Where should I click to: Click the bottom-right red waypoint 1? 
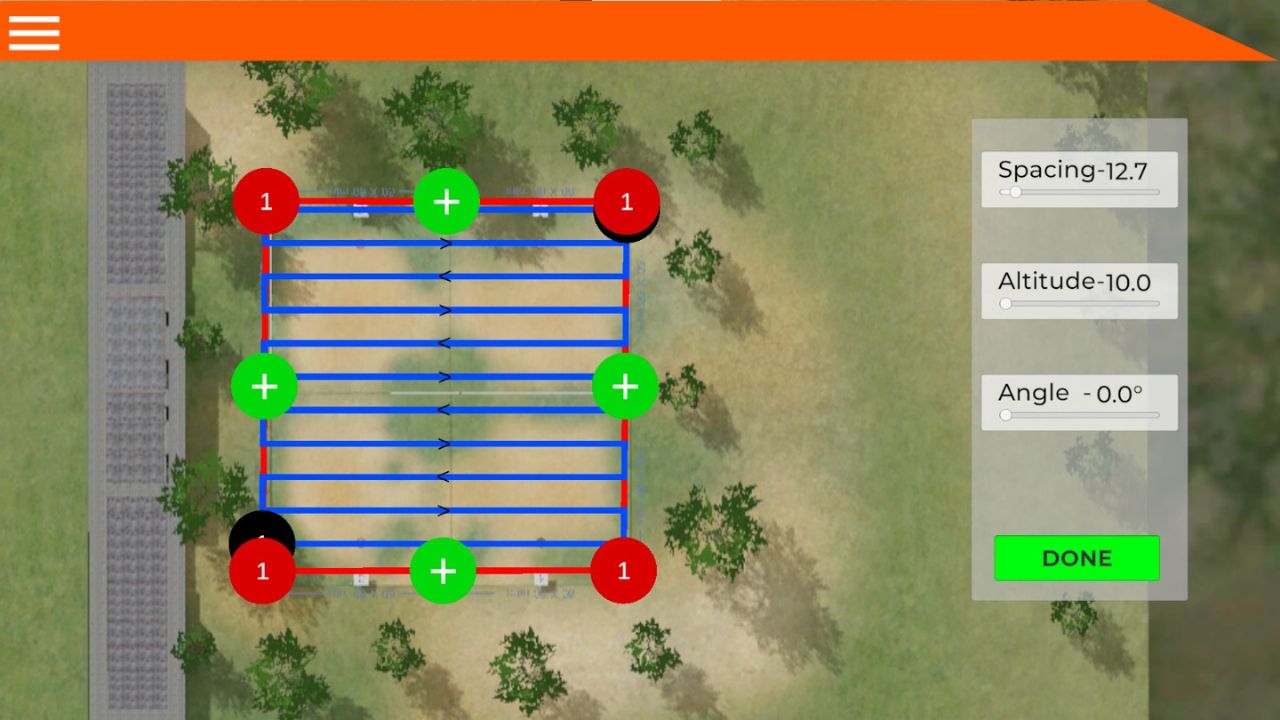tap(623, 571)
